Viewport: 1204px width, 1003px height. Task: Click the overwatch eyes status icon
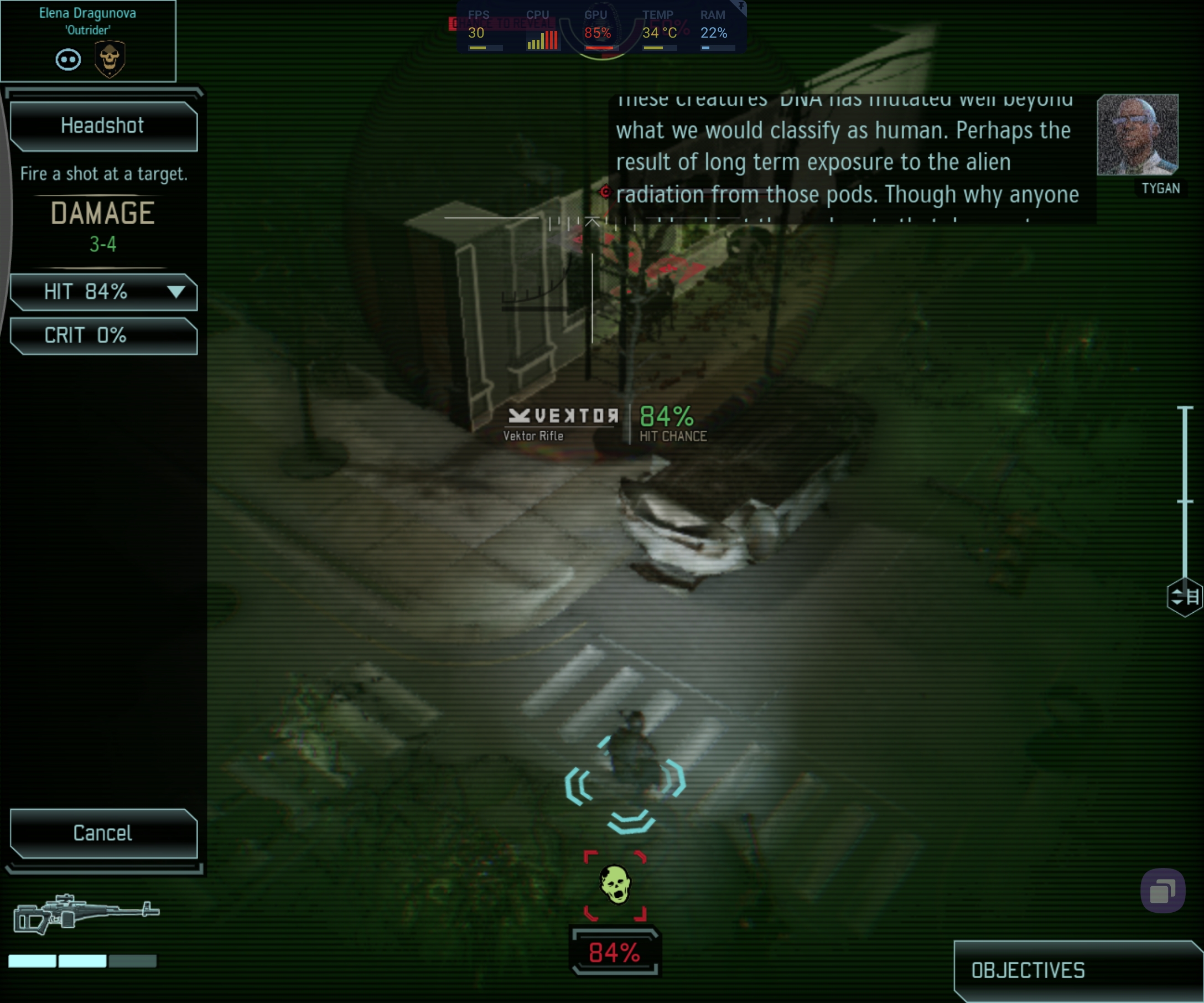pos(68,60)
